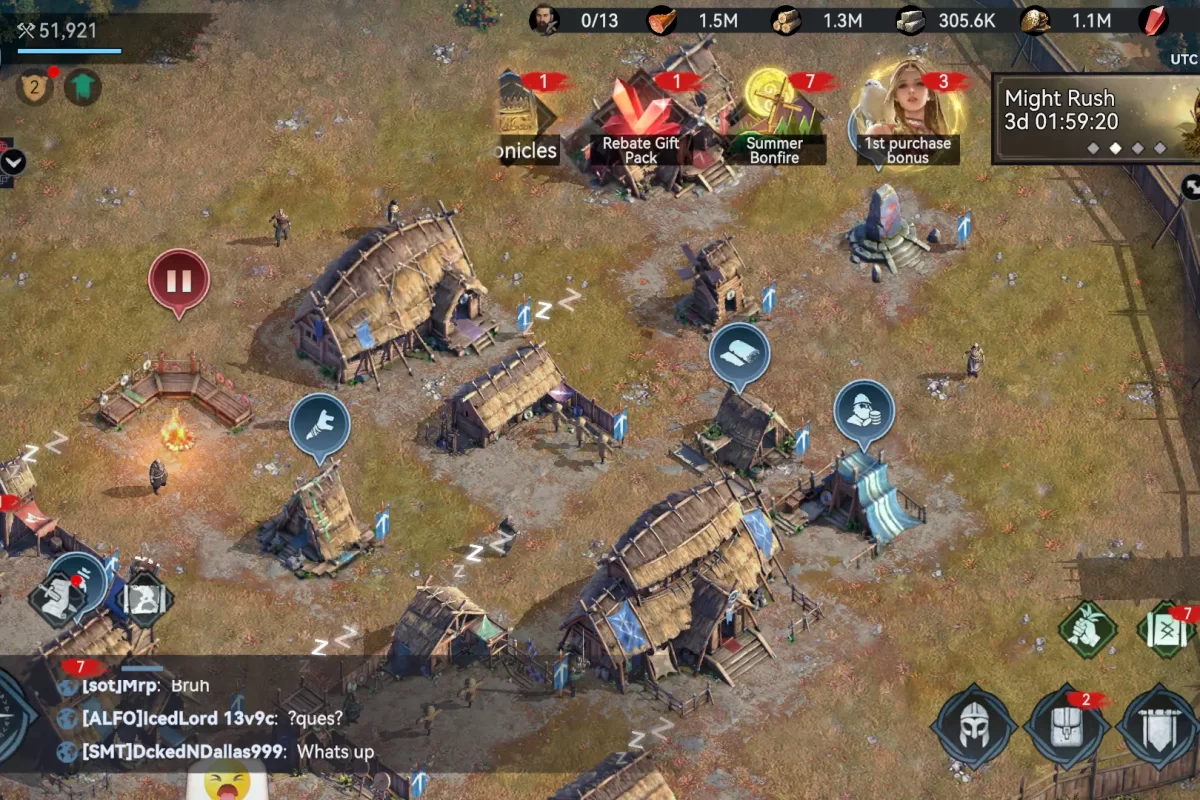Claim the 1st purchase bonus
1200x800 pixels.
907,115
